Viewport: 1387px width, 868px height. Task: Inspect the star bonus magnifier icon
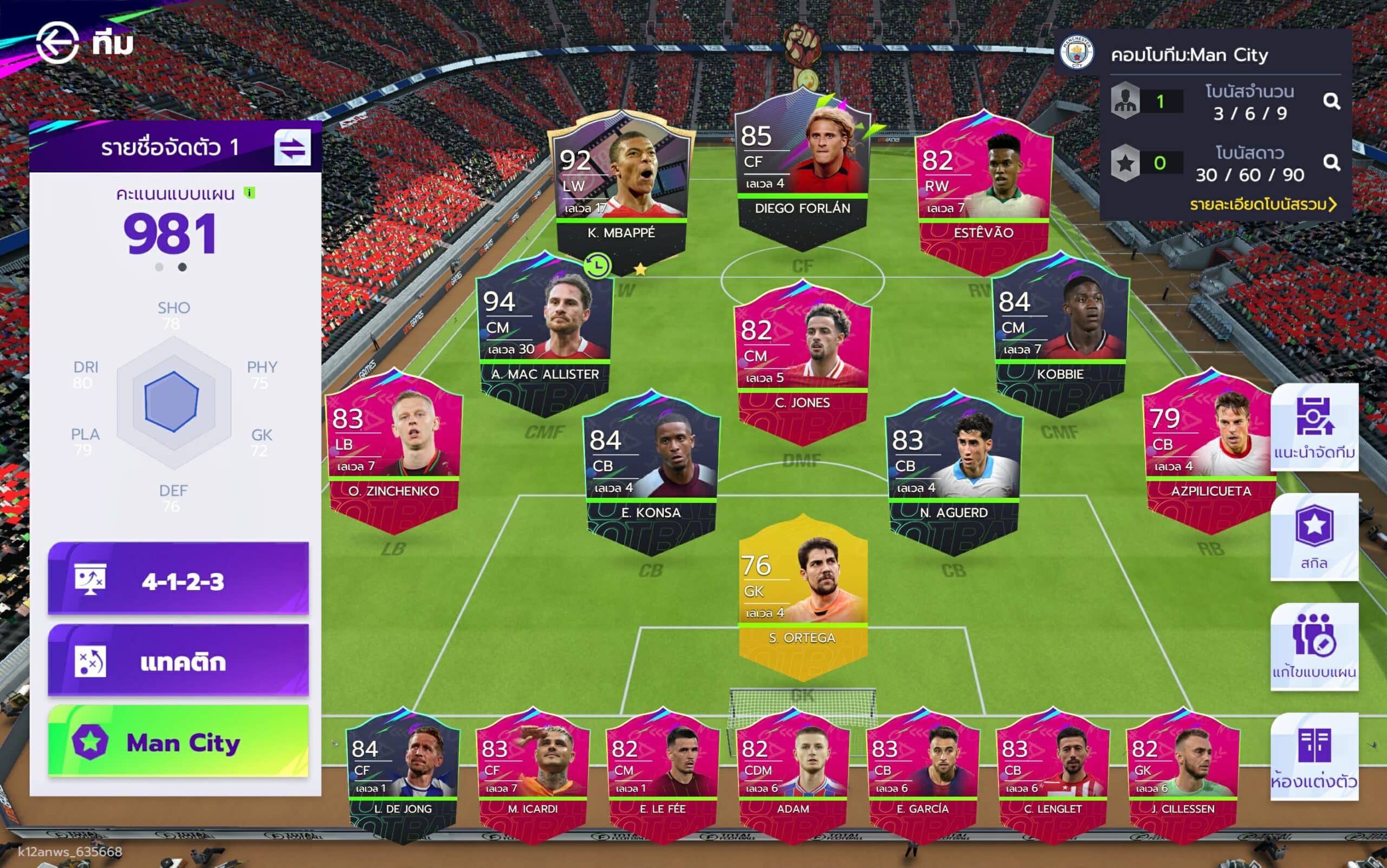(1331, 163)
